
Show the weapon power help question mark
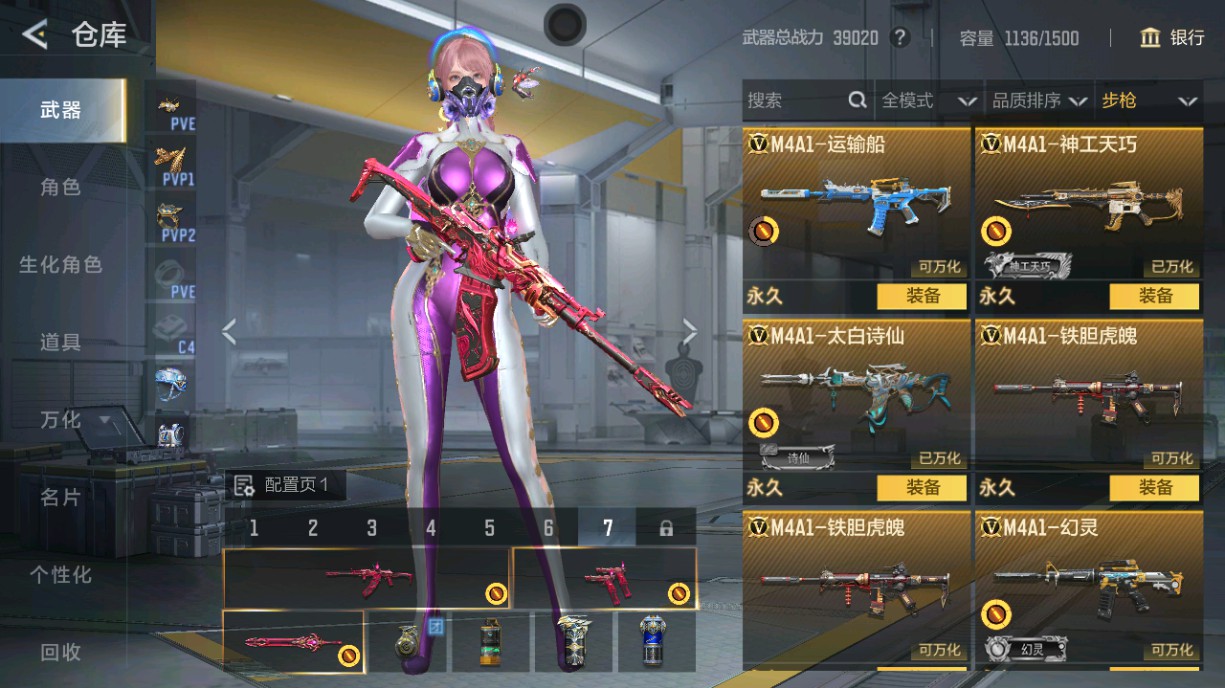900,38
